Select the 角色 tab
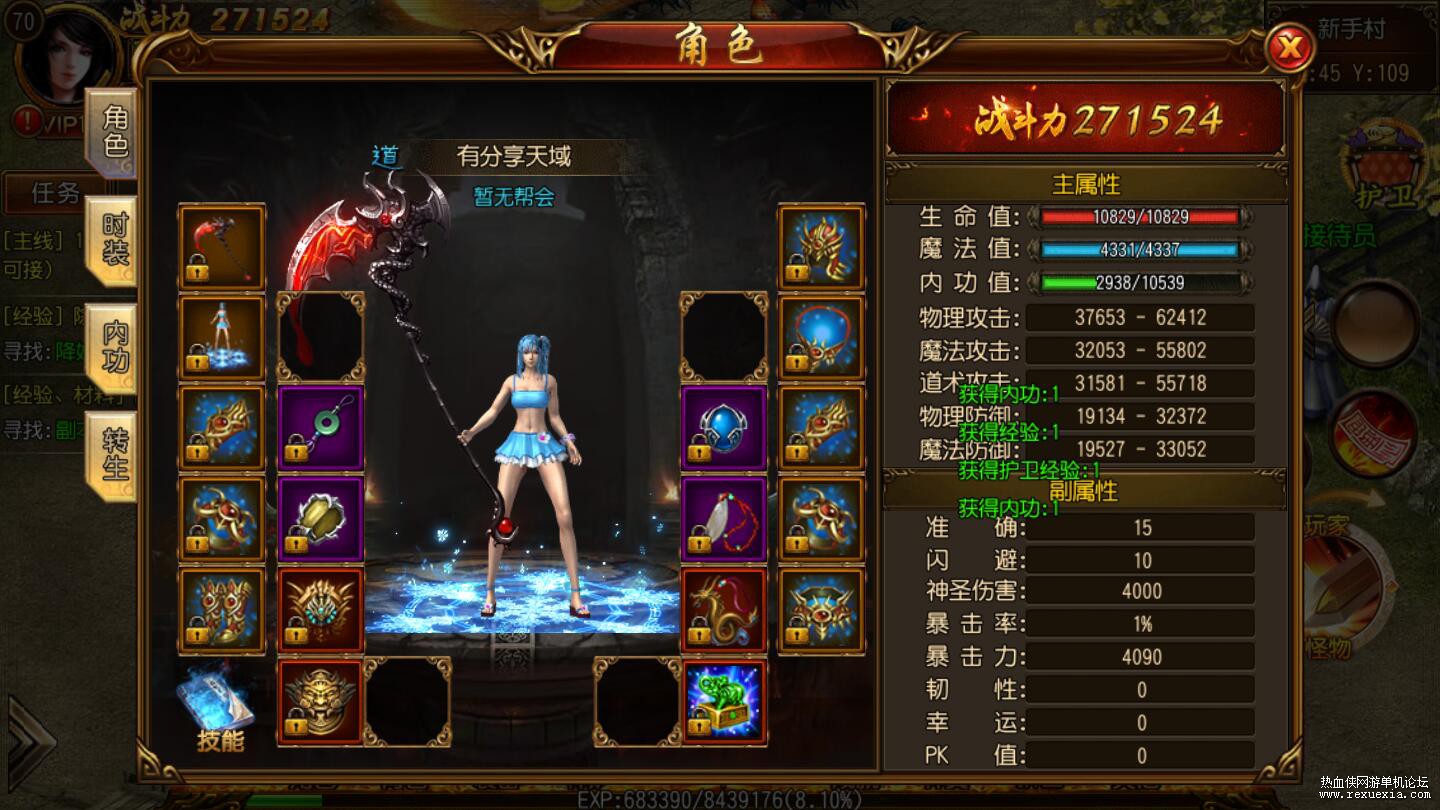Screen dimensions: 1440x810 tap(112, 132)
